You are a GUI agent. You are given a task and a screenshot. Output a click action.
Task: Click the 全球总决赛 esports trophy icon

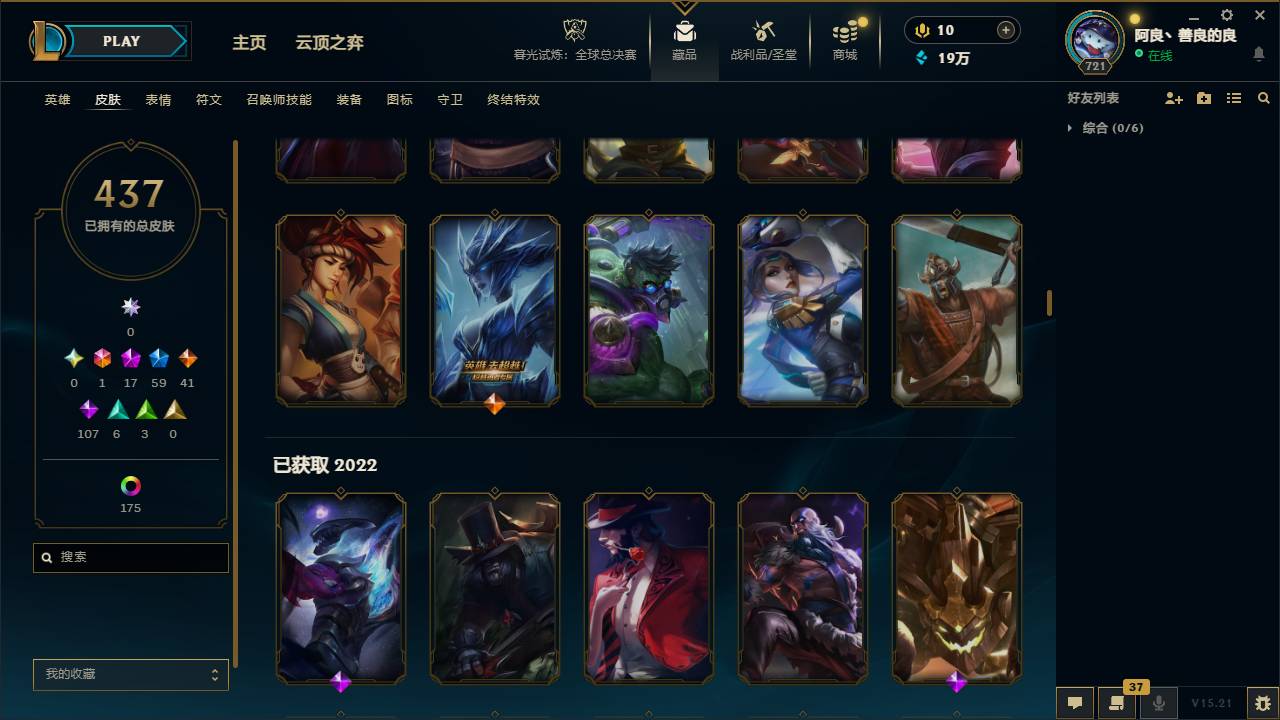click(x=573, y=30)
